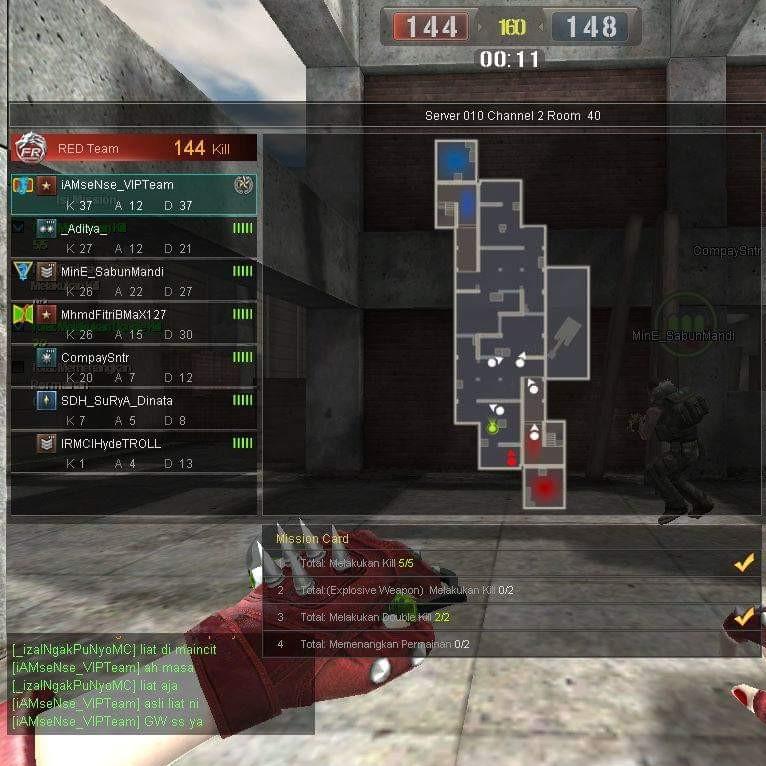Click the CompaySntr player row

pos(133,367)
